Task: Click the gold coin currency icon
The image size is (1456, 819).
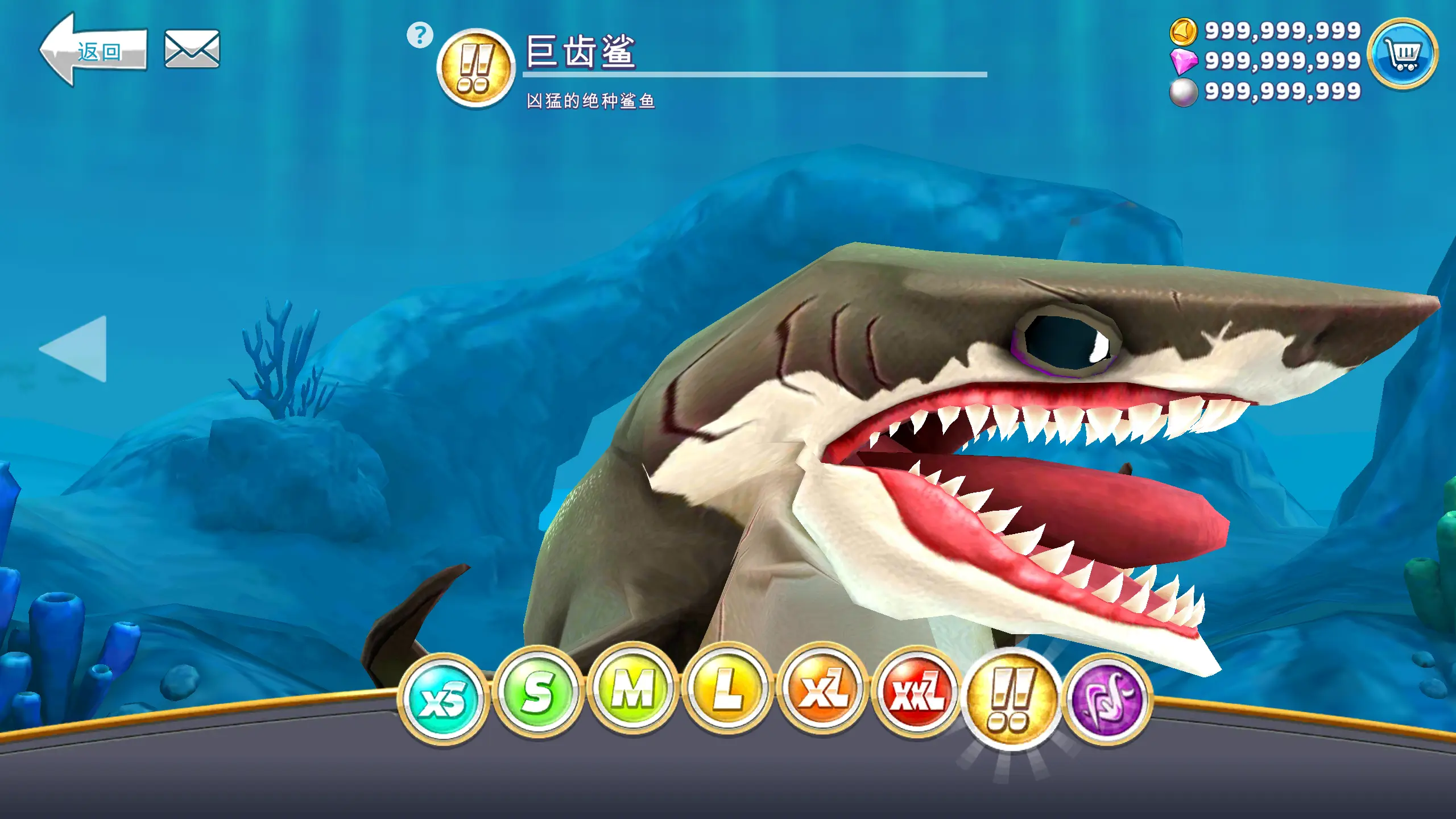Action: click(1184, 31)
